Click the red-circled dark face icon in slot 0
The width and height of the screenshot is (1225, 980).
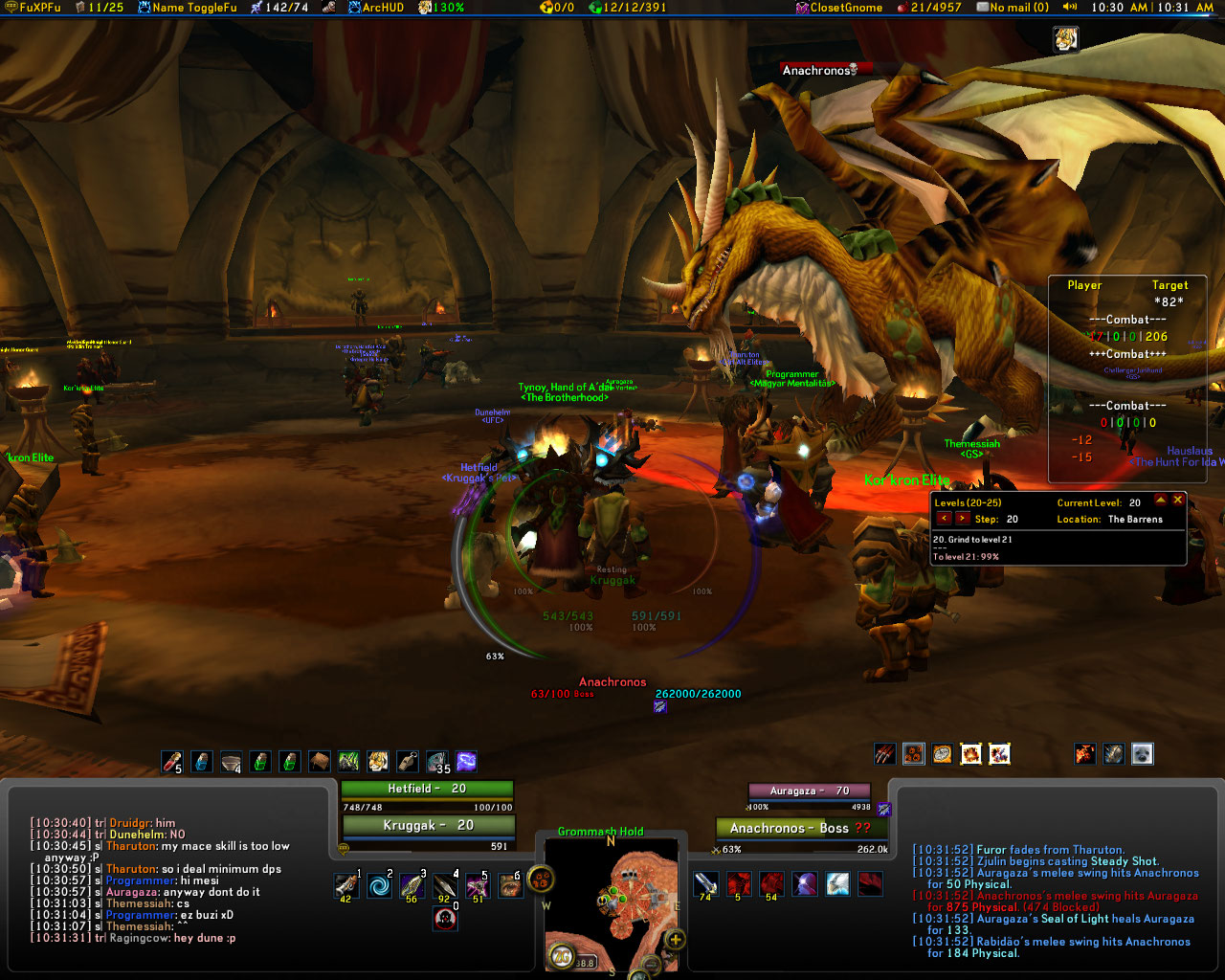[x=445, y=919]
